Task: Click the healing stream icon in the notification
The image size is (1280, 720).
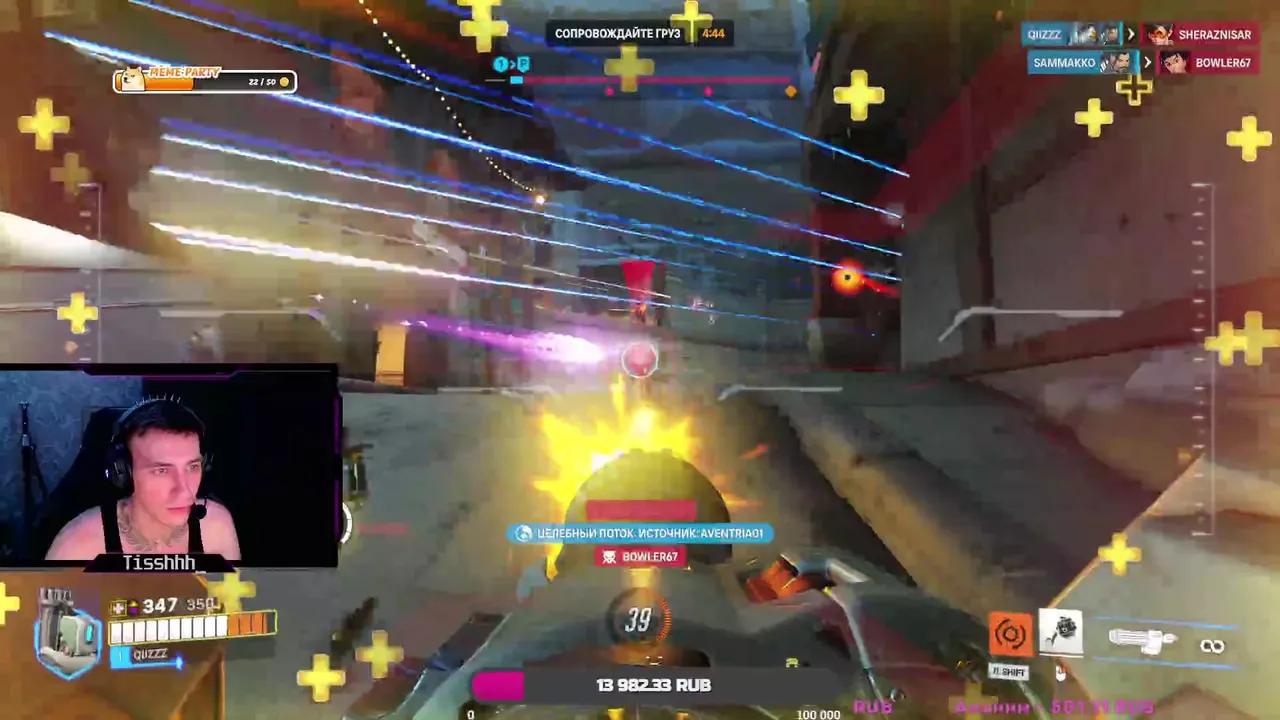Action: [521, 533]
